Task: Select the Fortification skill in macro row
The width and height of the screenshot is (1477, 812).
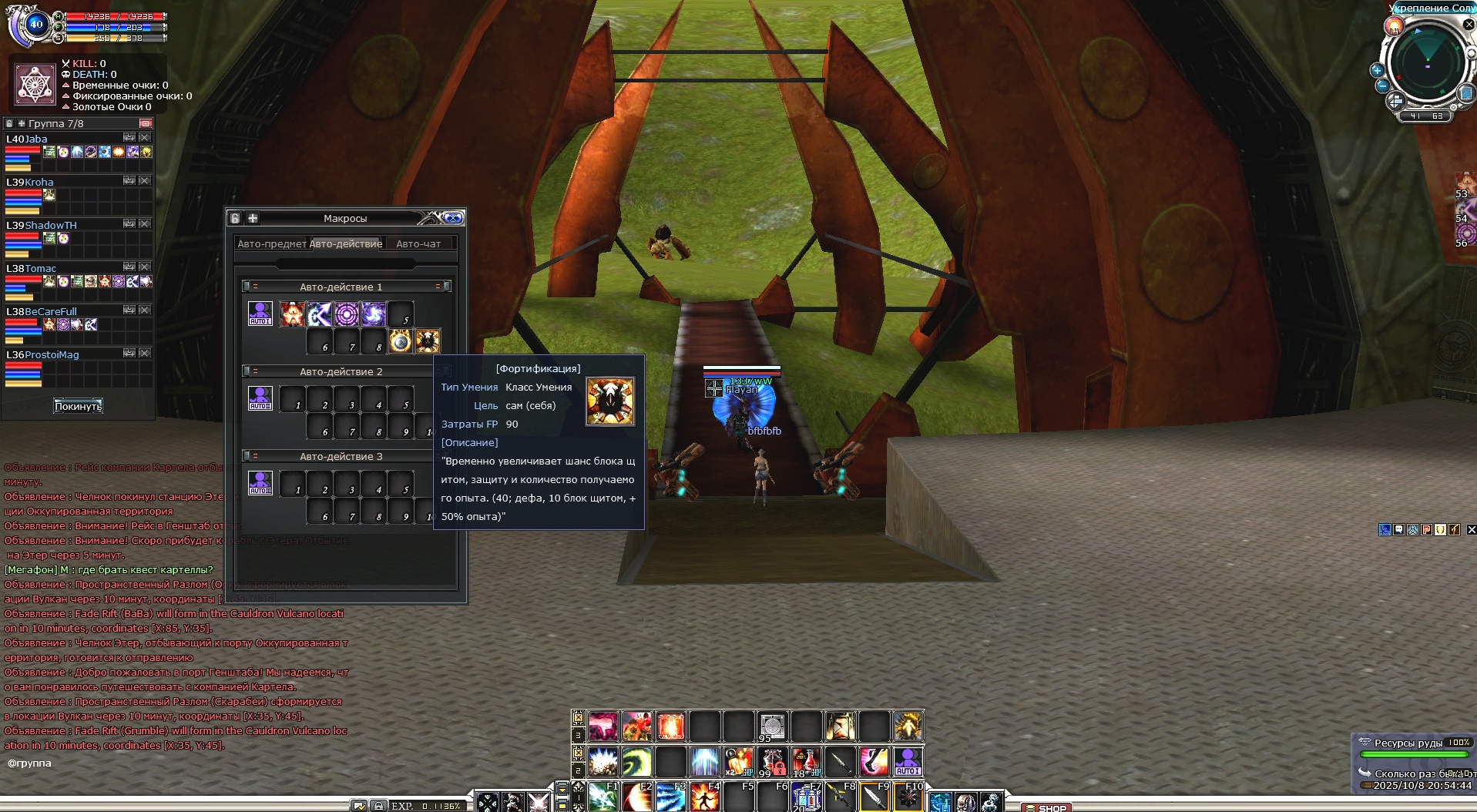Action: tap(428, 341)
